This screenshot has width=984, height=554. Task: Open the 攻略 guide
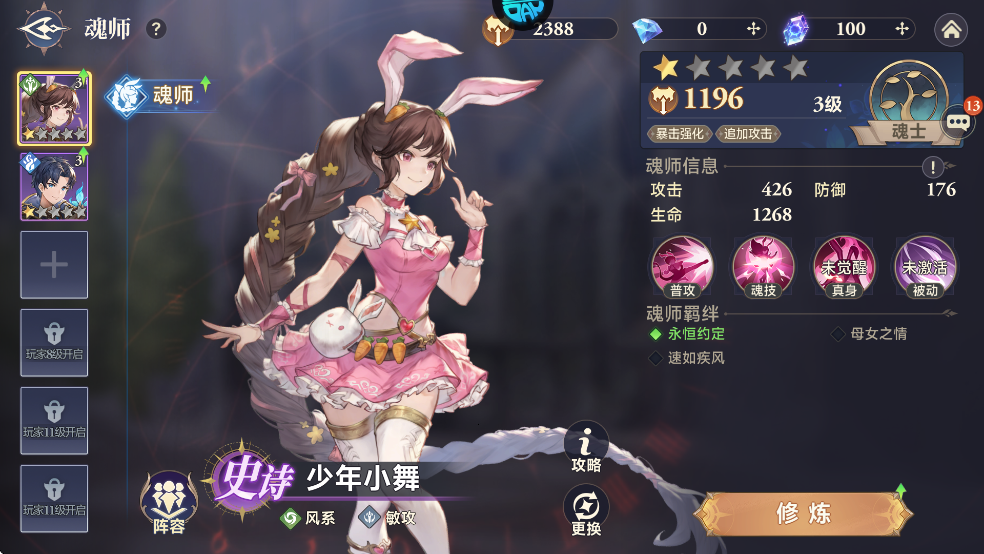(587, 447)
